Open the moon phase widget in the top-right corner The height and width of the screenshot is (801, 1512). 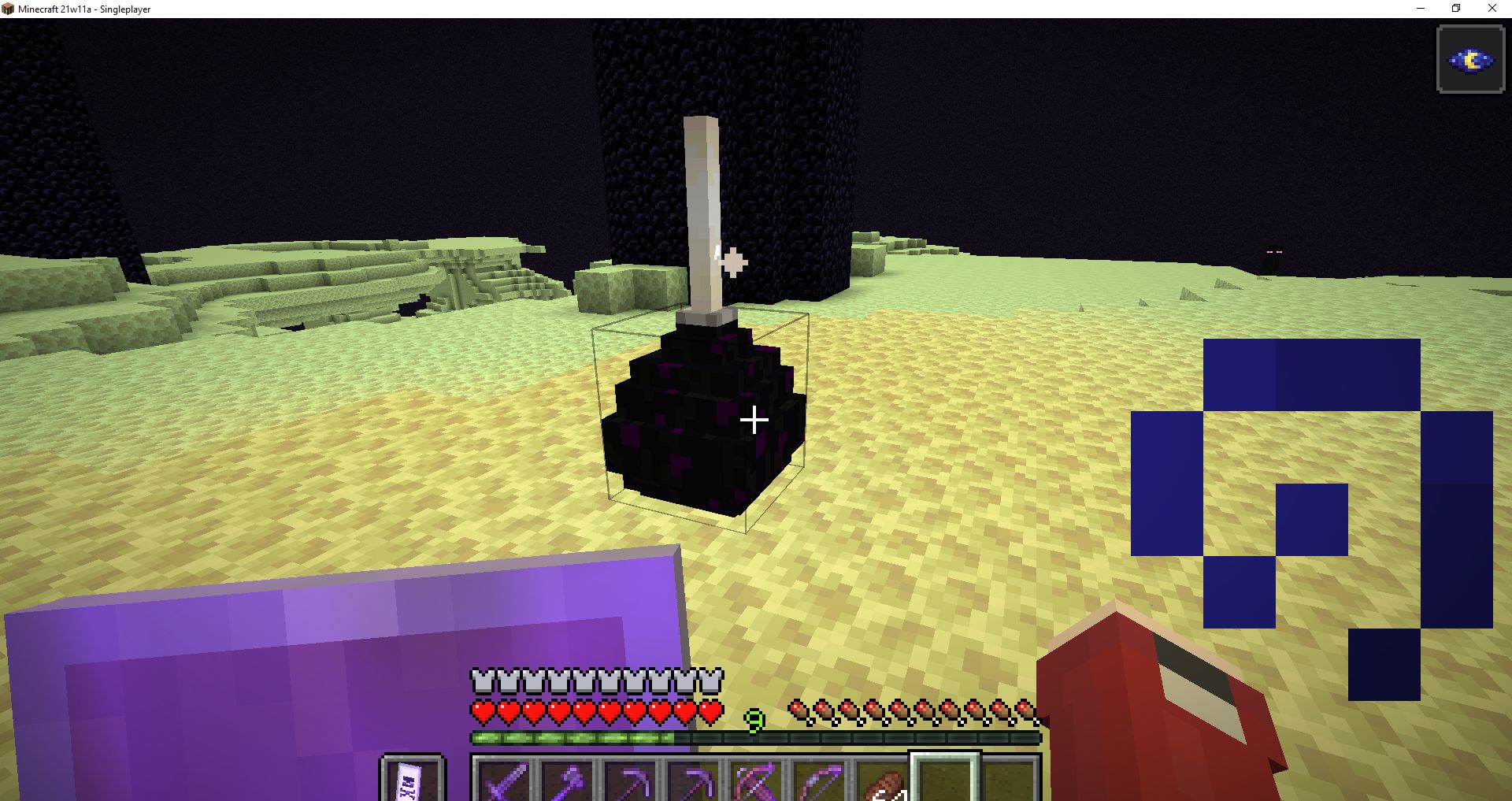click(1469, 60)
